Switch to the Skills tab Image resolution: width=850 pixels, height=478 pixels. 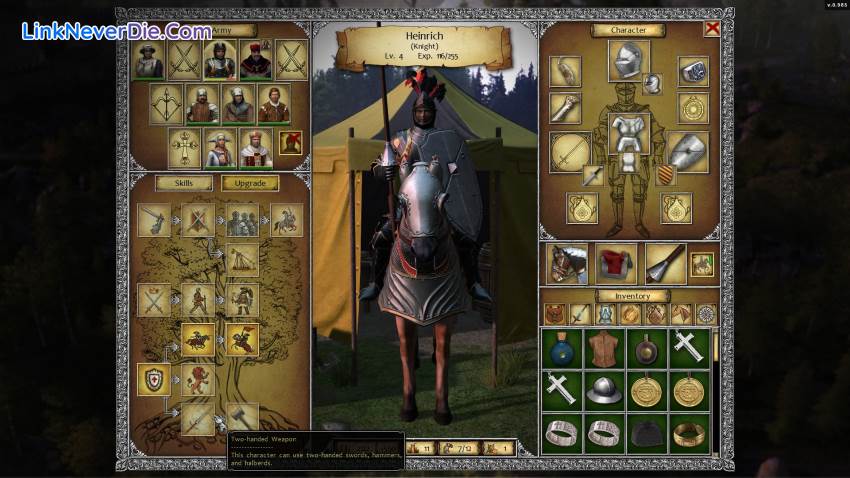tap(183, 183)
